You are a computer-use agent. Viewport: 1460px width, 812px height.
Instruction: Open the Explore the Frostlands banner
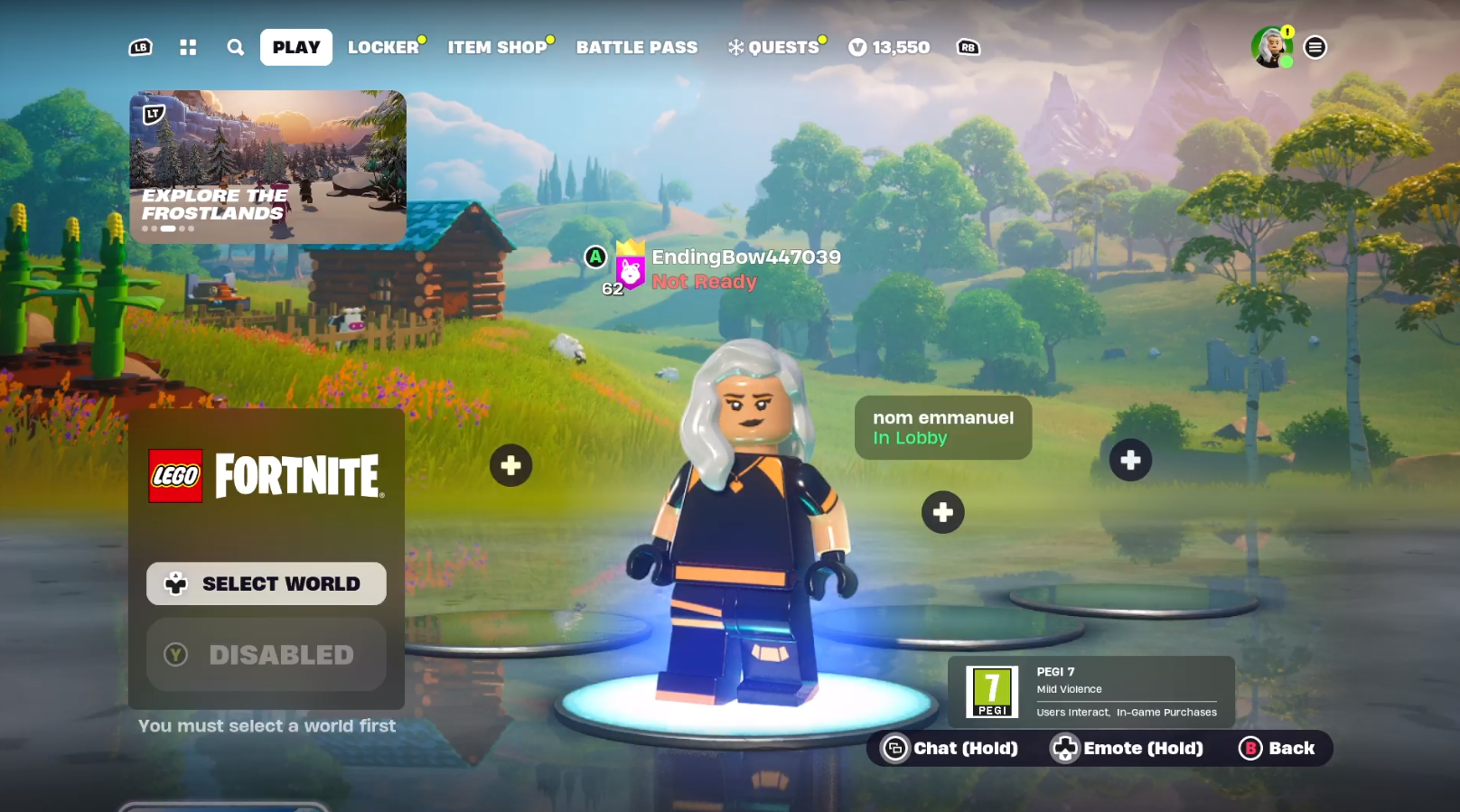[x=267, y=166]
